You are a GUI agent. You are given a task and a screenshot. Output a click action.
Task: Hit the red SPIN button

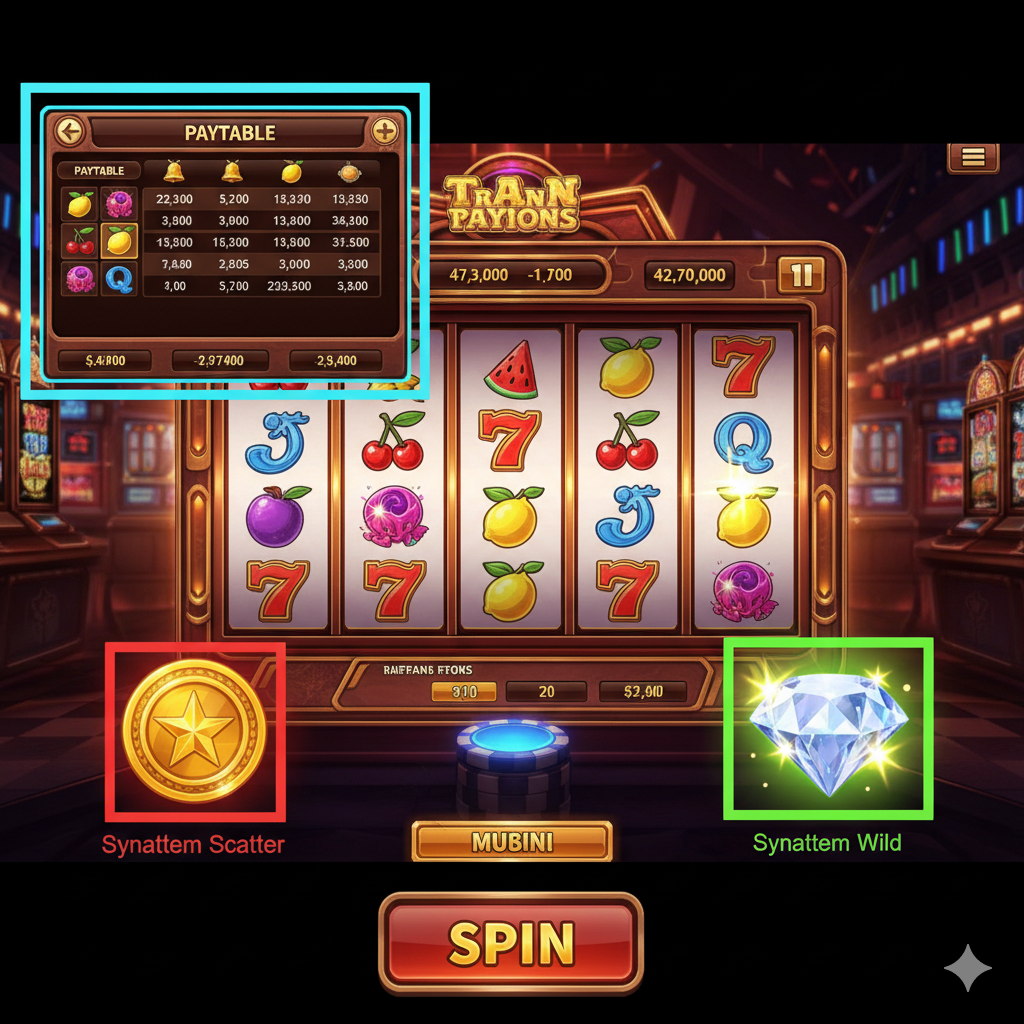510,942
